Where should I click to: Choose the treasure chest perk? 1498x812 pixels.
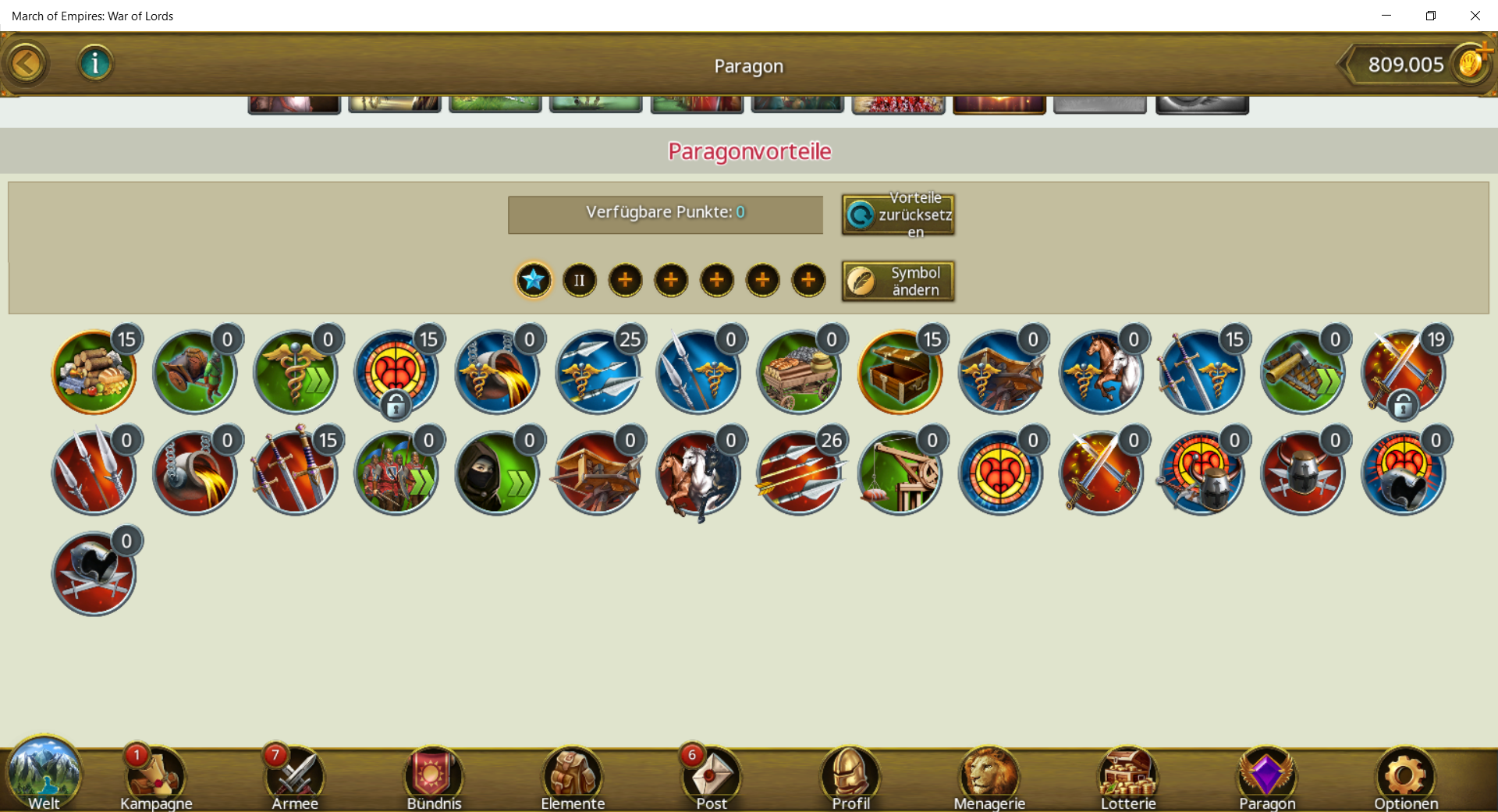click(x=899, y=372)
